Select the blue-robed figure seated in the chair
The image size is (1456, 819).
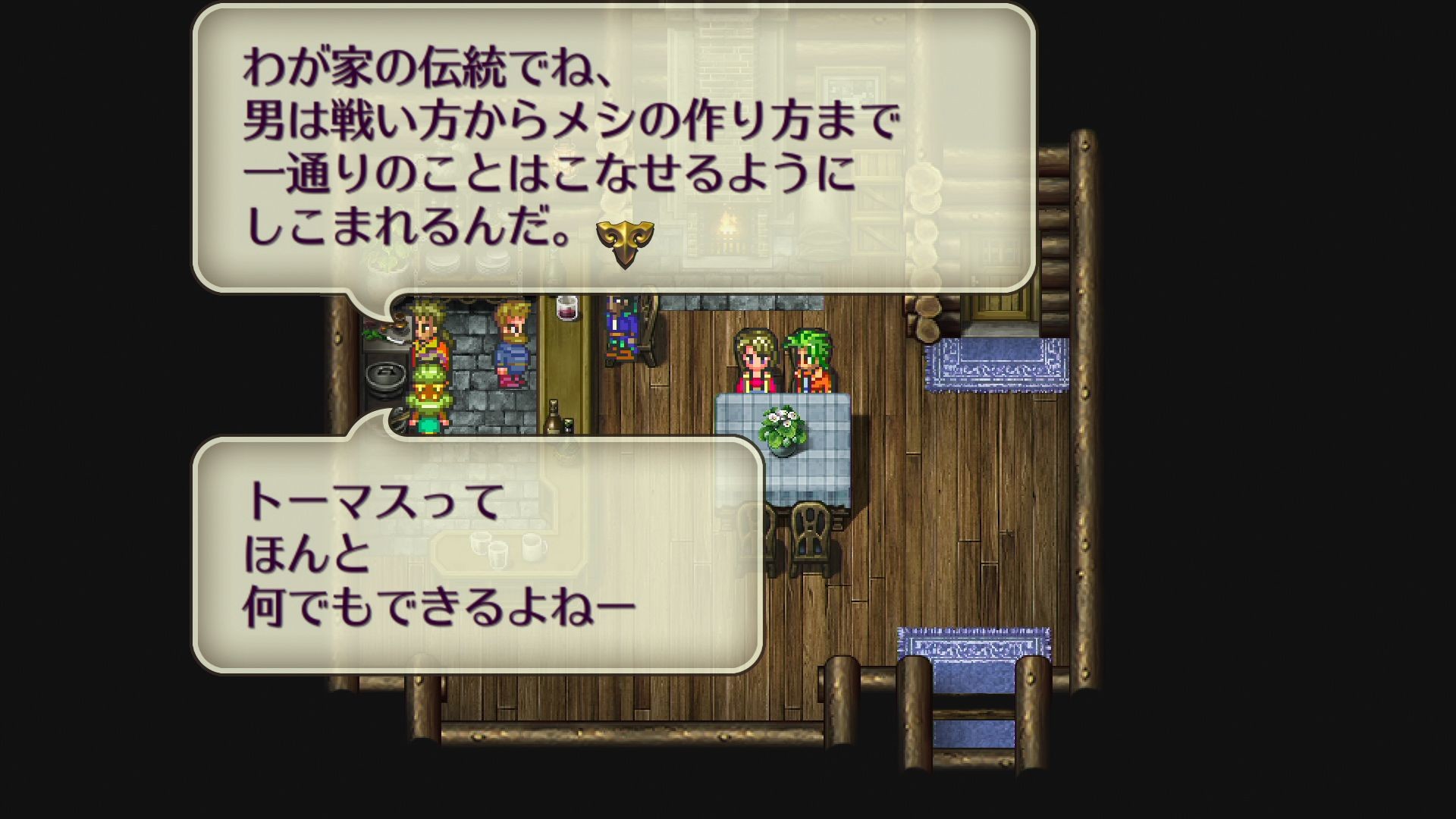coord(620,330)
